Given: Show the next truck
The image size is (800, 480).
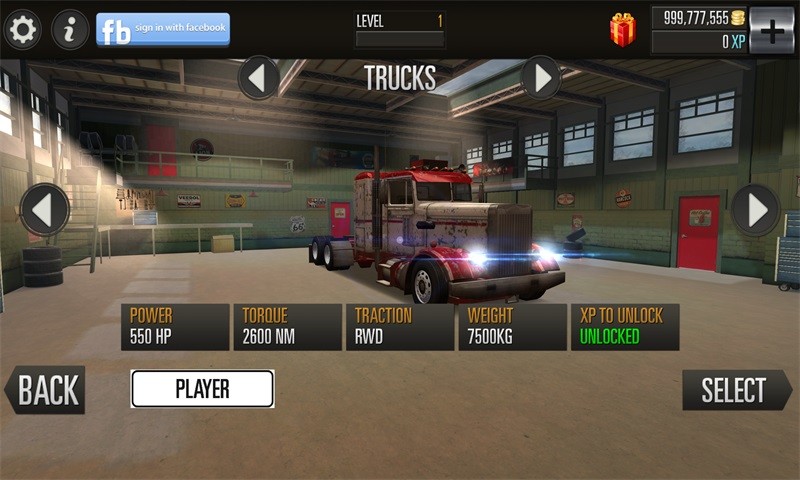Looking at the screenshot, I should click(x=755, y=210).
